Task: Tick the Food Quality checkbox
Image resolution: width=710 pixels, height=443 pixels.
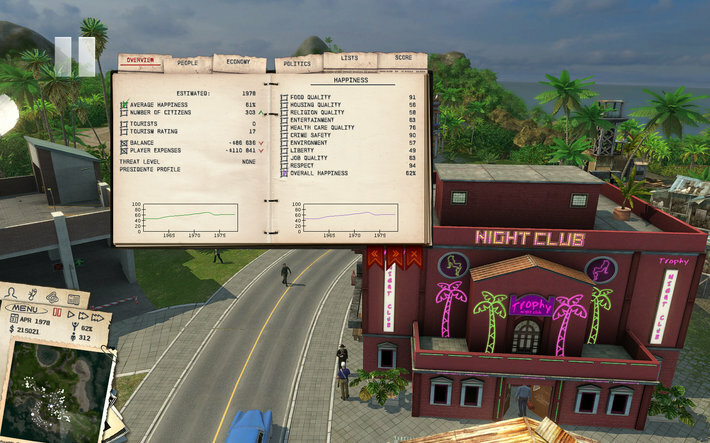Action: click(x=284, y=98)
